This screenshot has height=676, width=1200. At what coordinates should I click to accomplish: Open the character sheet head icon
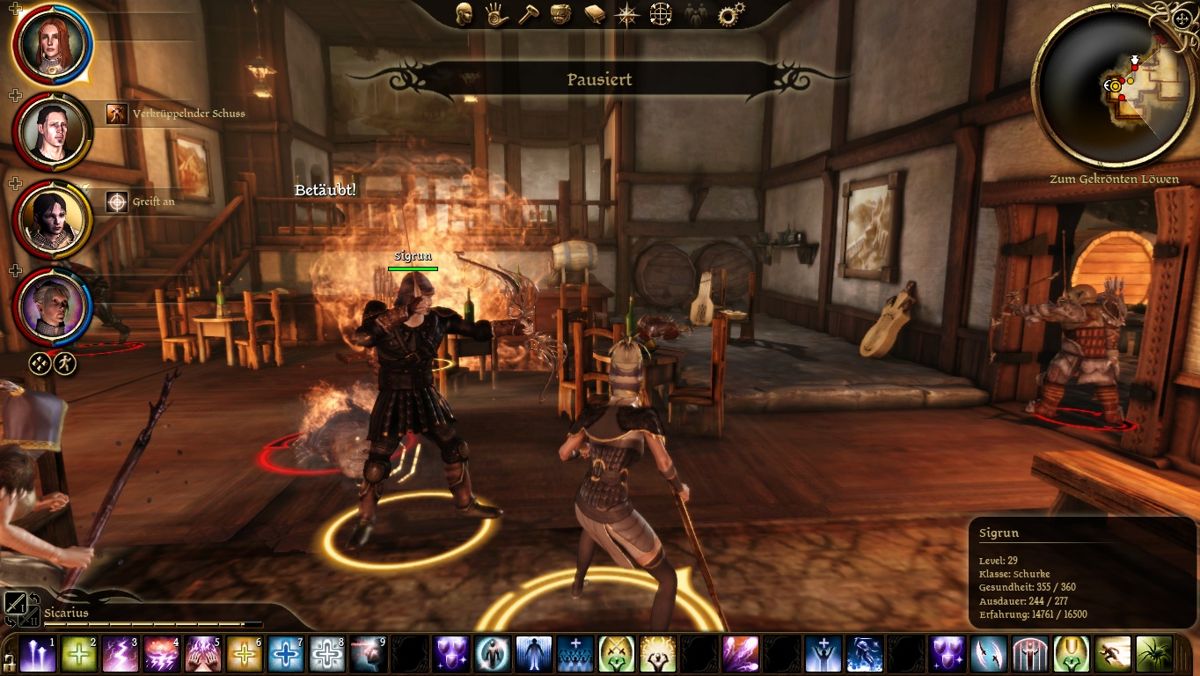[x=464, y=14]
